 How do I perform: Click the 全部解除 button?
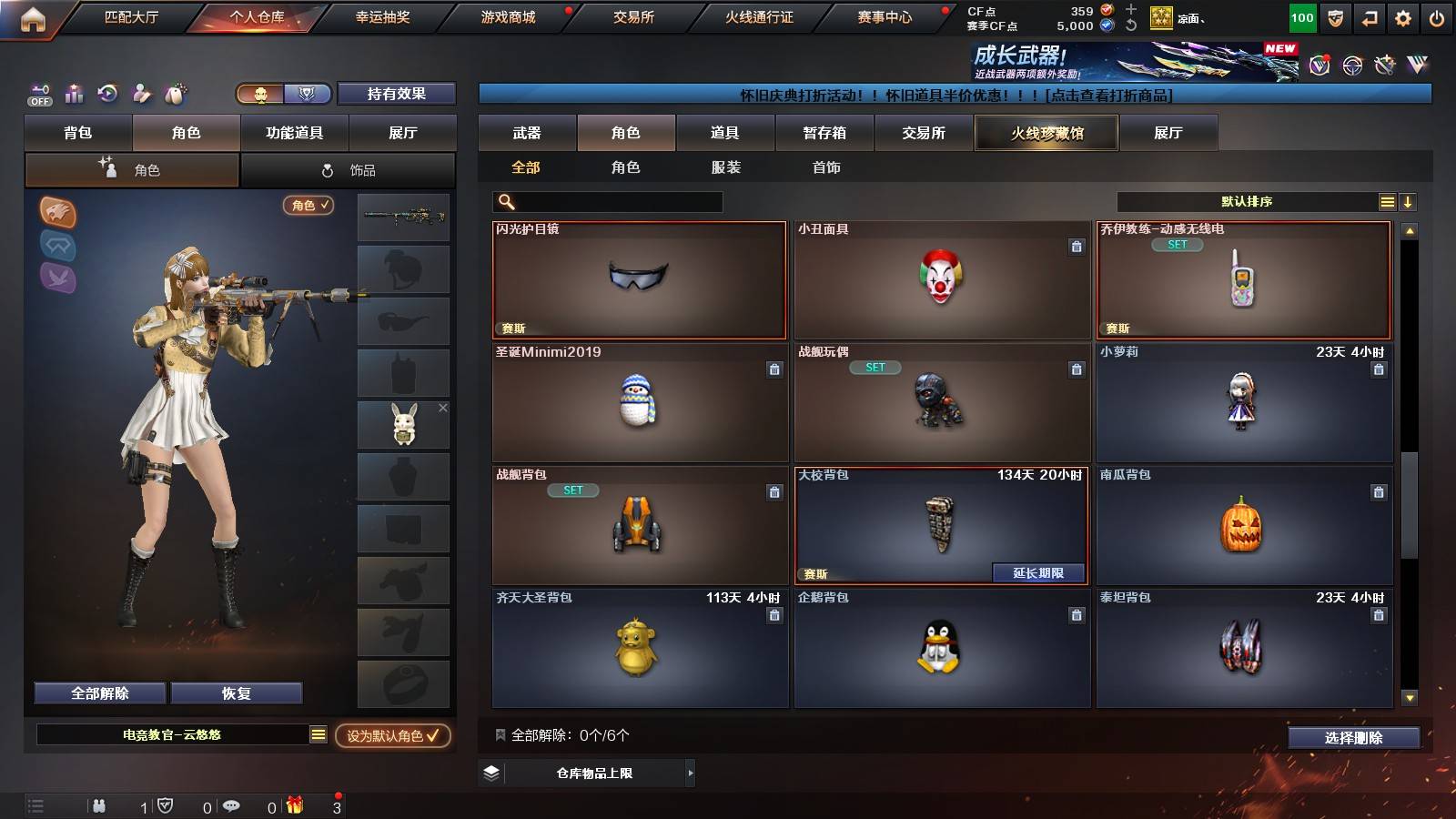click(98, 693)
